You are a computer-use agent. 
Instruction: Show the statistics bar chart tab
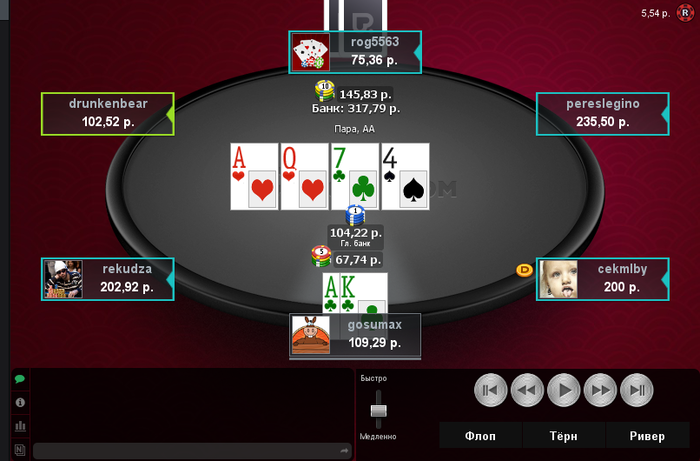coord(19,426)
